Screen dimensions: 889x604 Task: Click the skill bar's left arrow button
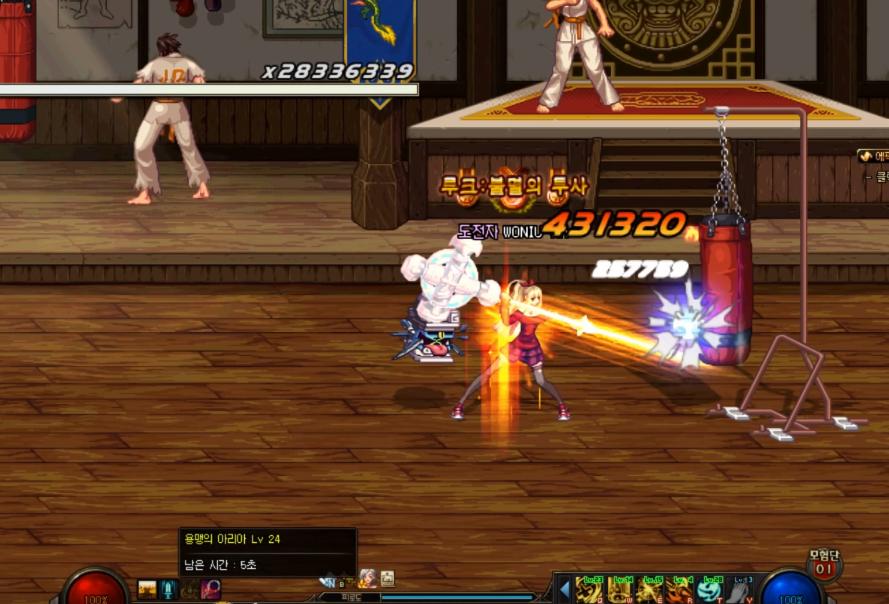click(564, 588)
